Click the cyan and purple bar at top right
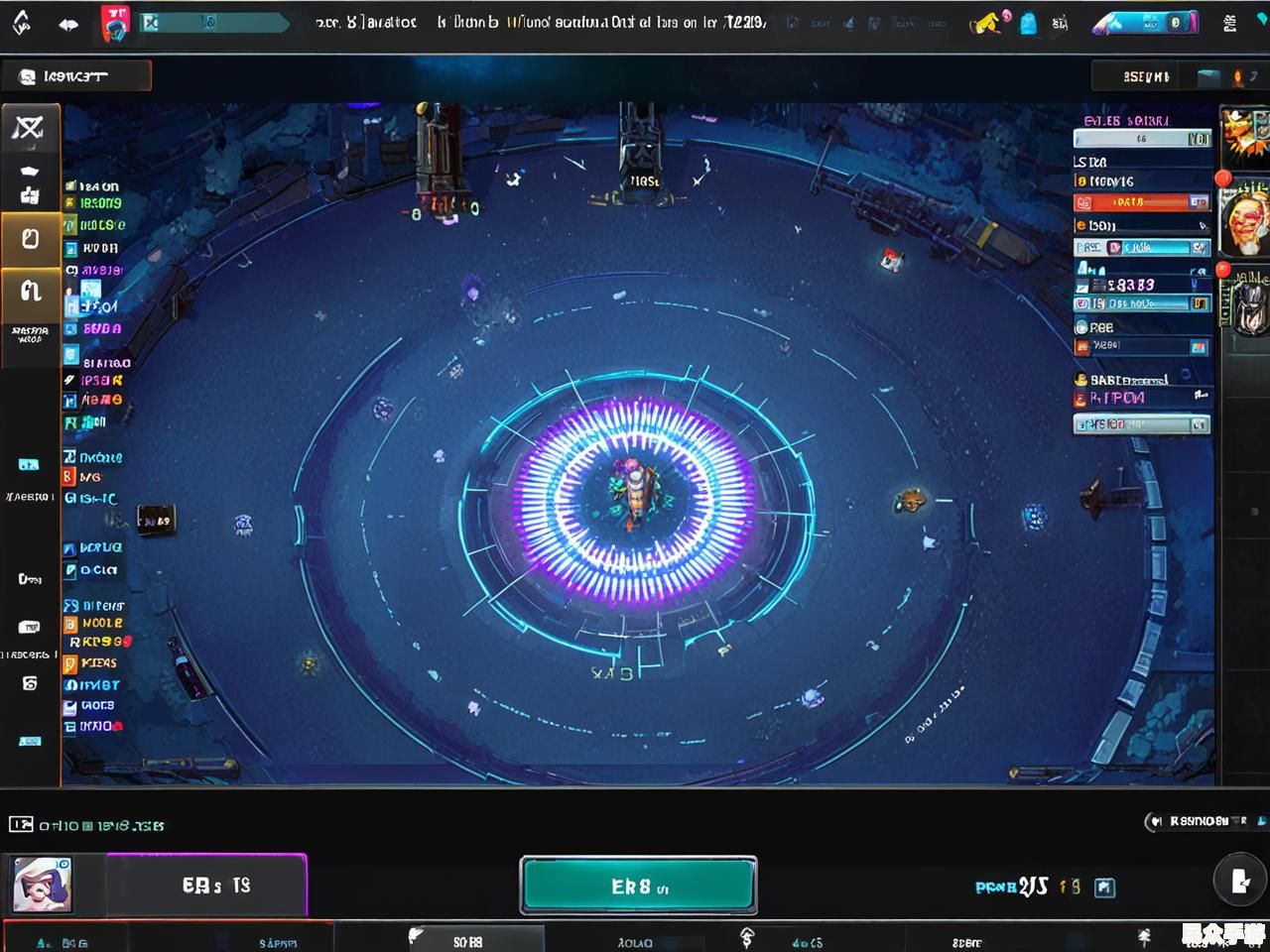 (1147, 23)
